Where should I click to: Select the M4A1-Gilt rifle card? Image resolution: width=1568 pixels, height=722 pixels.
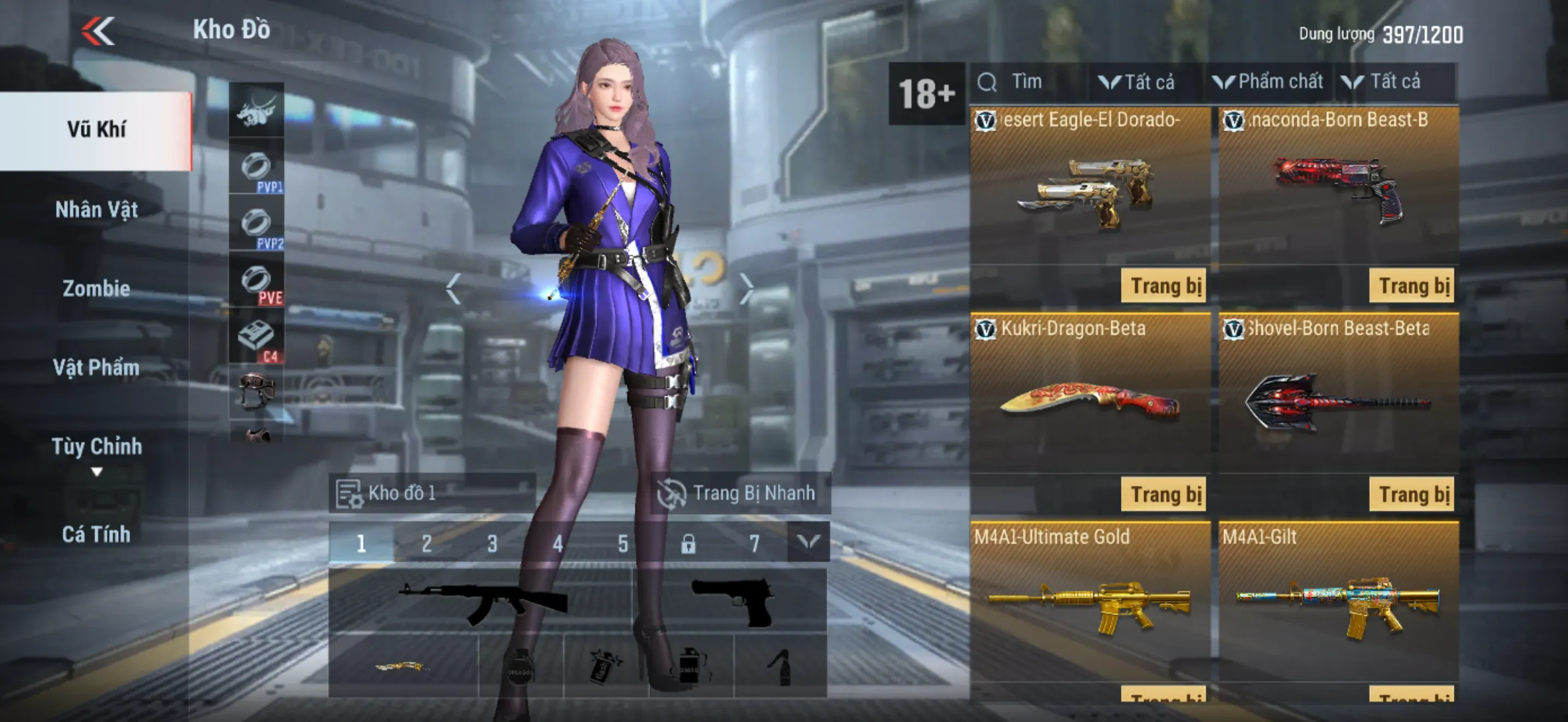[x=1338, y=603]
